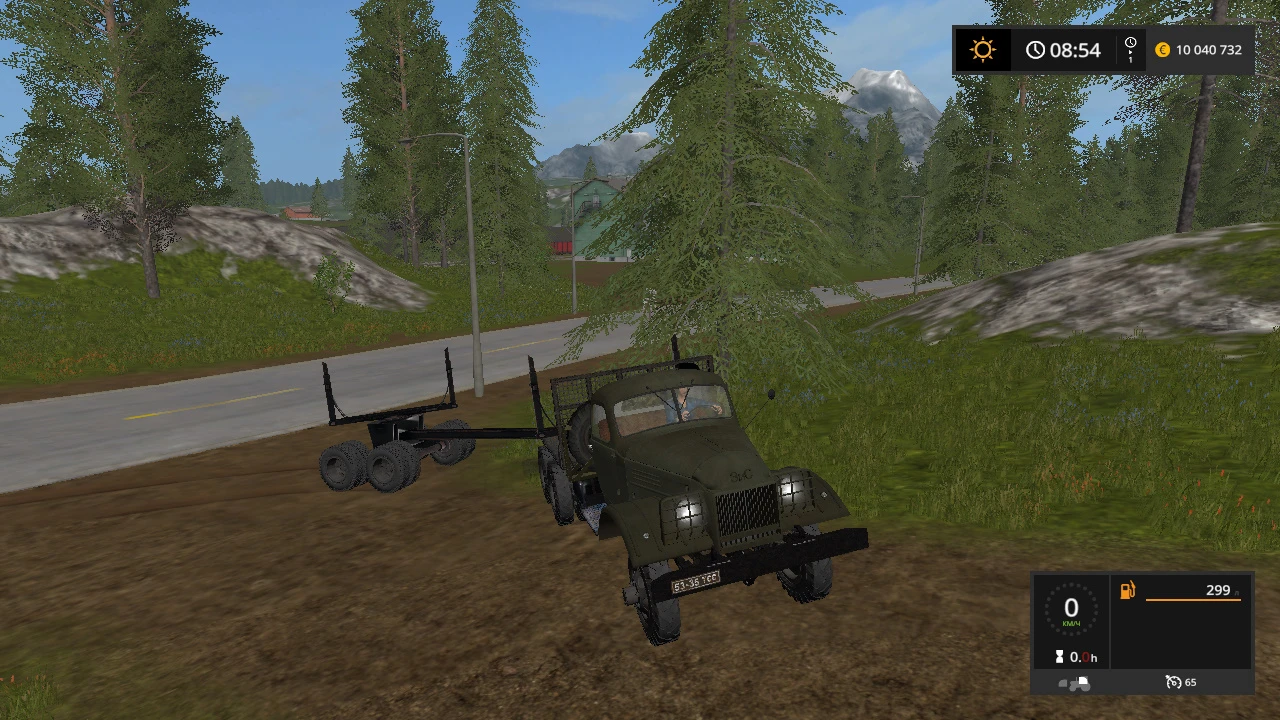This screenshot has width=1280, height=720.
Task: Click the timescale icon showing 1x speed
Action: (x=1130, y=49)
